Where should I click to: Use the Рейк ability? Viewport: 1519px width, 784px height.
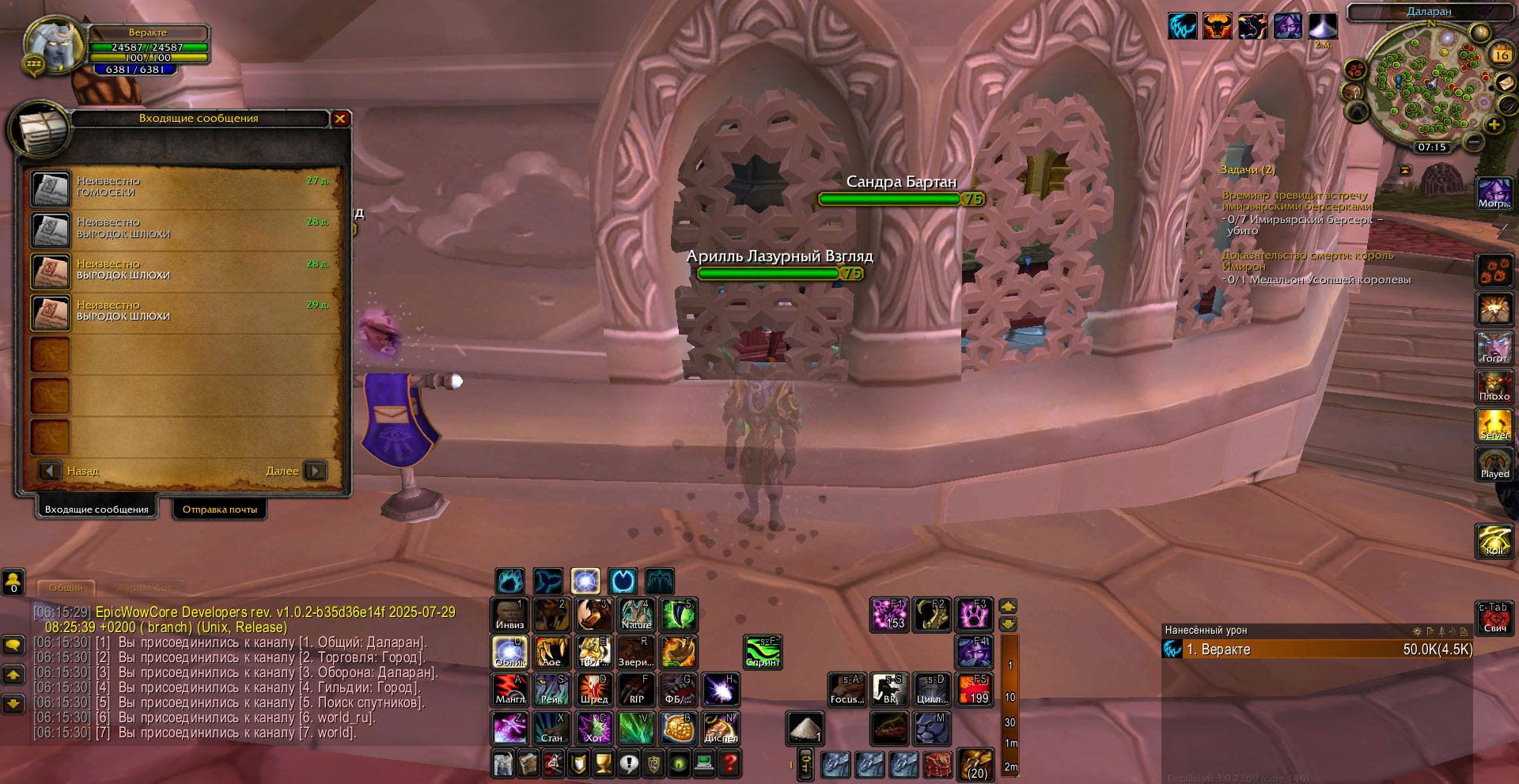coord(551,690)
